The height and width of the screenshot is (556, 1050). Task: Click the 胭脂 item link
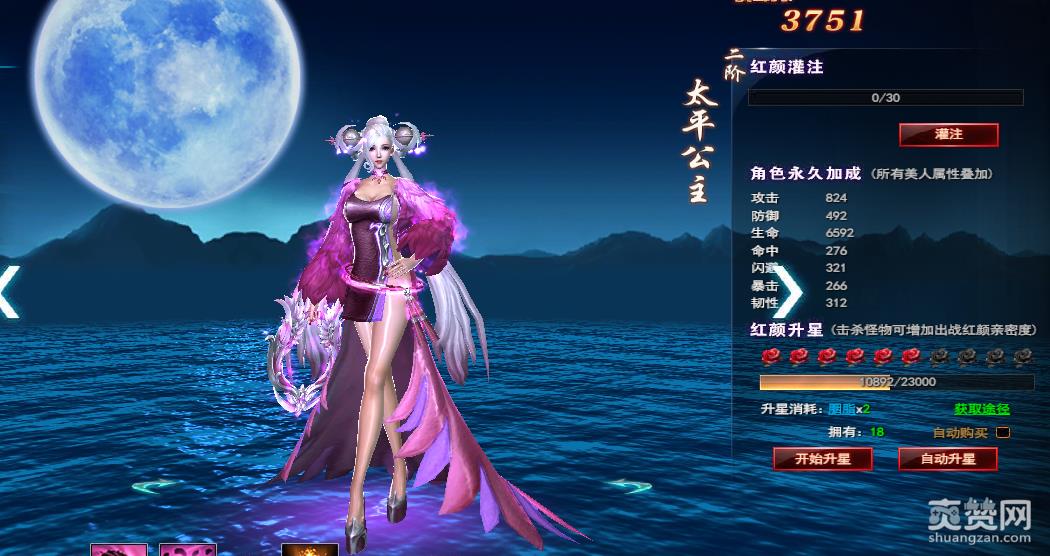[x=841, y=409]
